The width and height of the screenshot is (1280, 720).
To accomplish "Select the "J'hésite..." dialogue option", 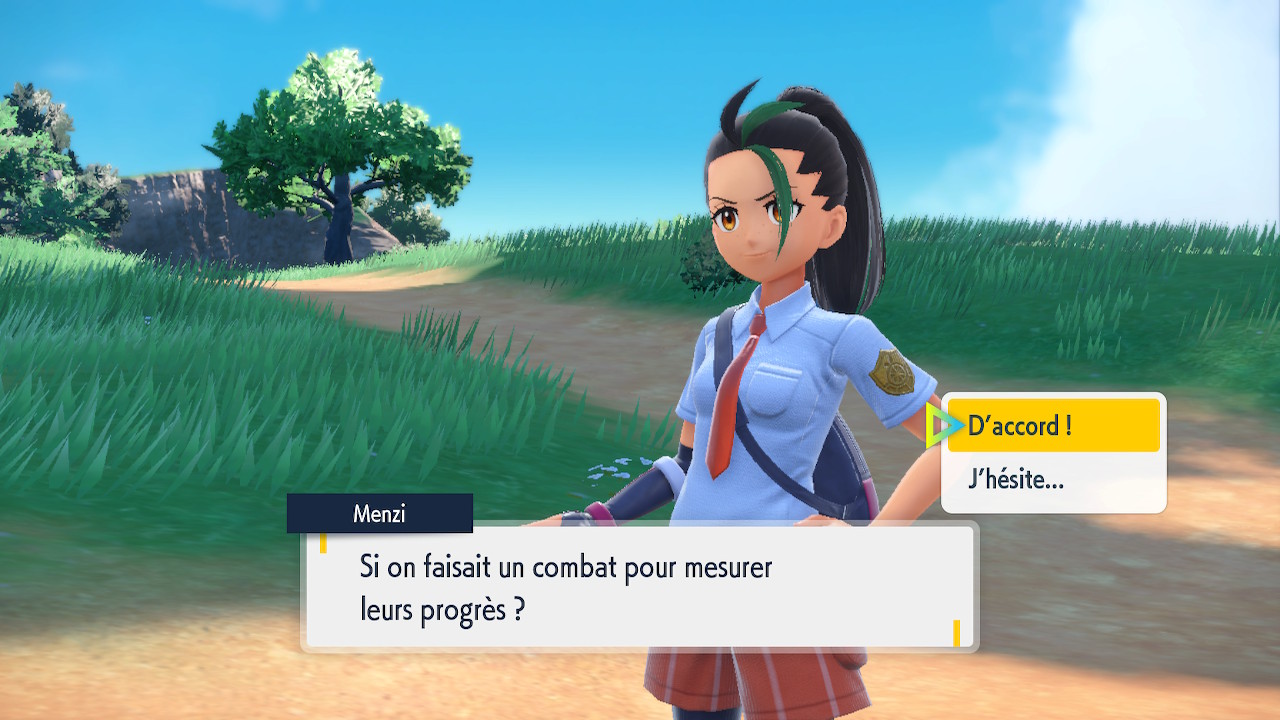I will (1052, 480).
